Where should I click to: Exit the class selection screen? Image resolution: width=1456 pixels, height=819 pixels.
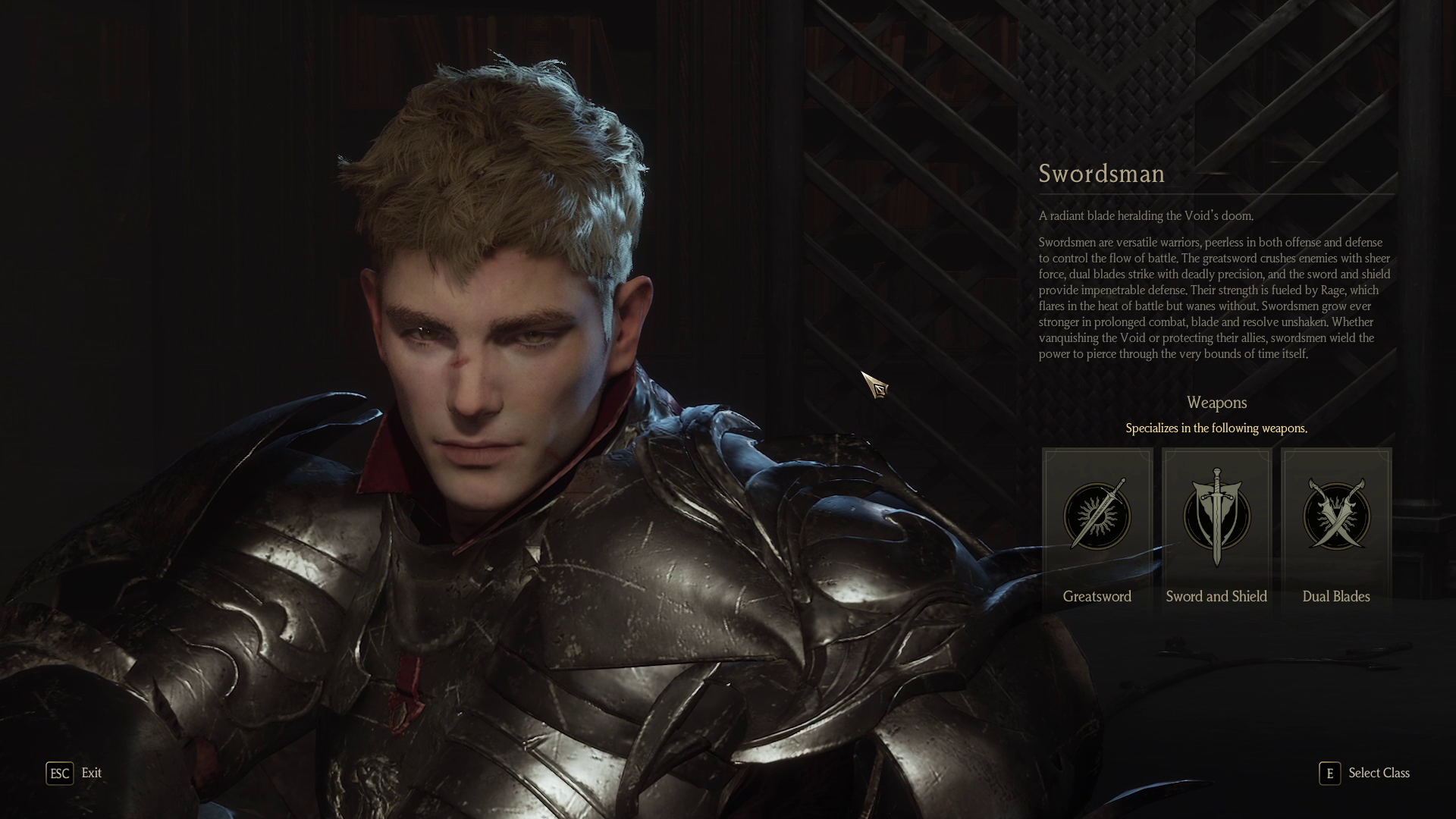tap(74, 773)
